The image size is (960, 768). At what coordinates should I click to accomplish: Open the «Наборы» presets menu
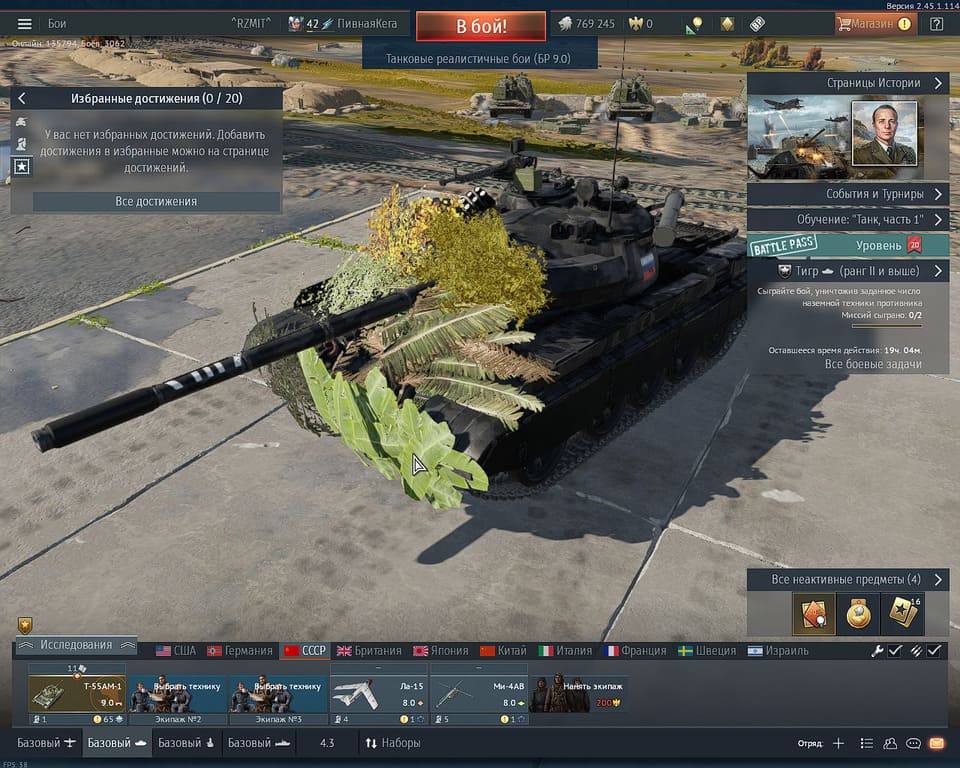[x=392, y=743]
